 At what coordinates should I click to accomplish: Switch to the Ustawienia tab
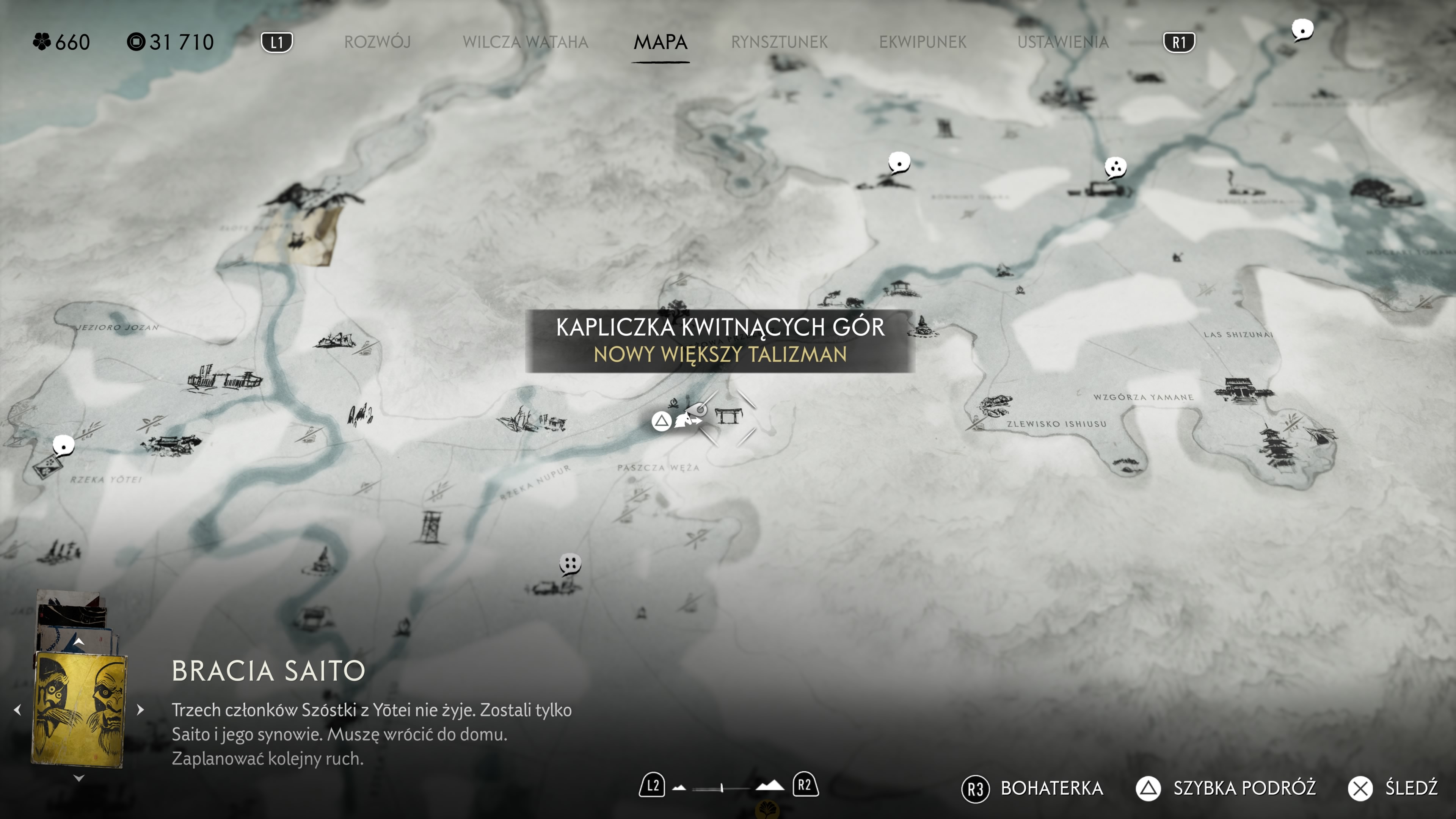1062,42
